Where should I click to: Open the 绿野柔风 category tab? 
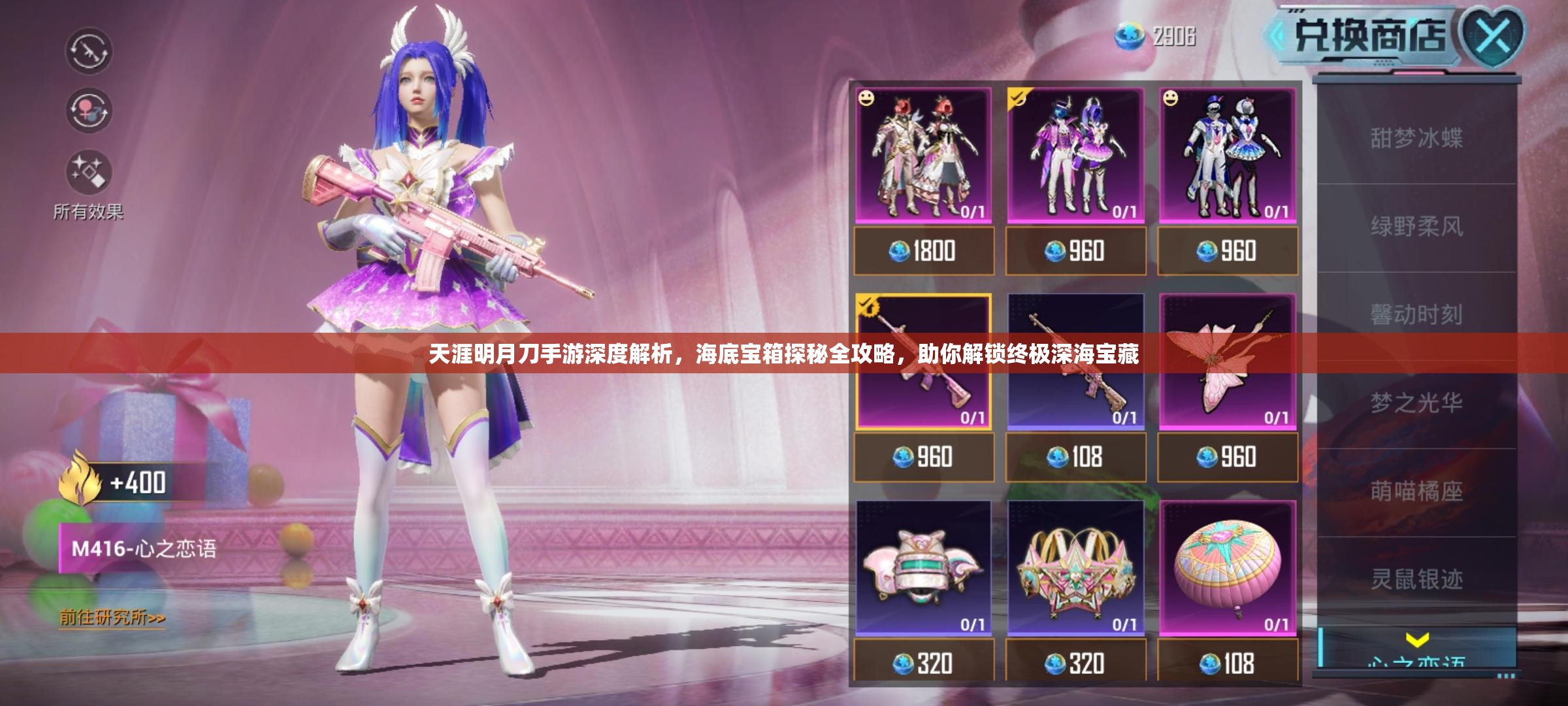(1416, 227)
